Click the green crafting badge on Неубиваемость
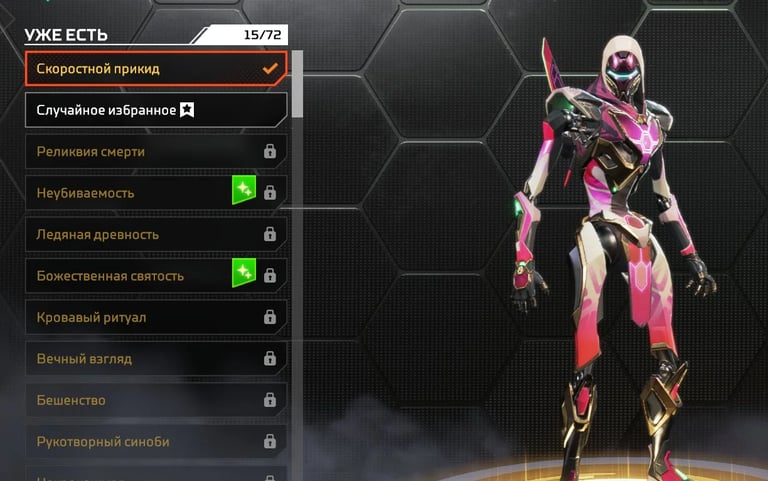 coord(244,190)
